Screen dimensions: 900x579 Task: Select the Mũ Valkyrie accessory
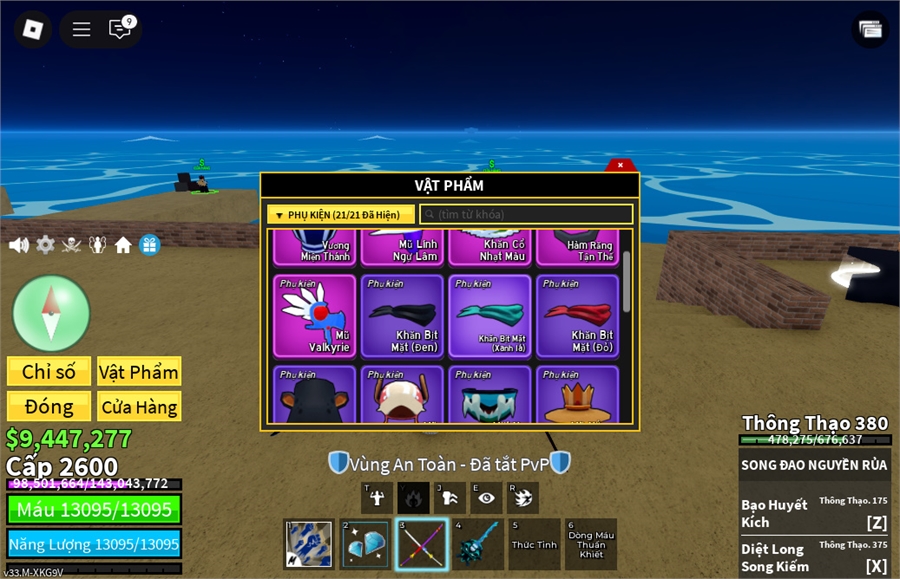(315, 316)
